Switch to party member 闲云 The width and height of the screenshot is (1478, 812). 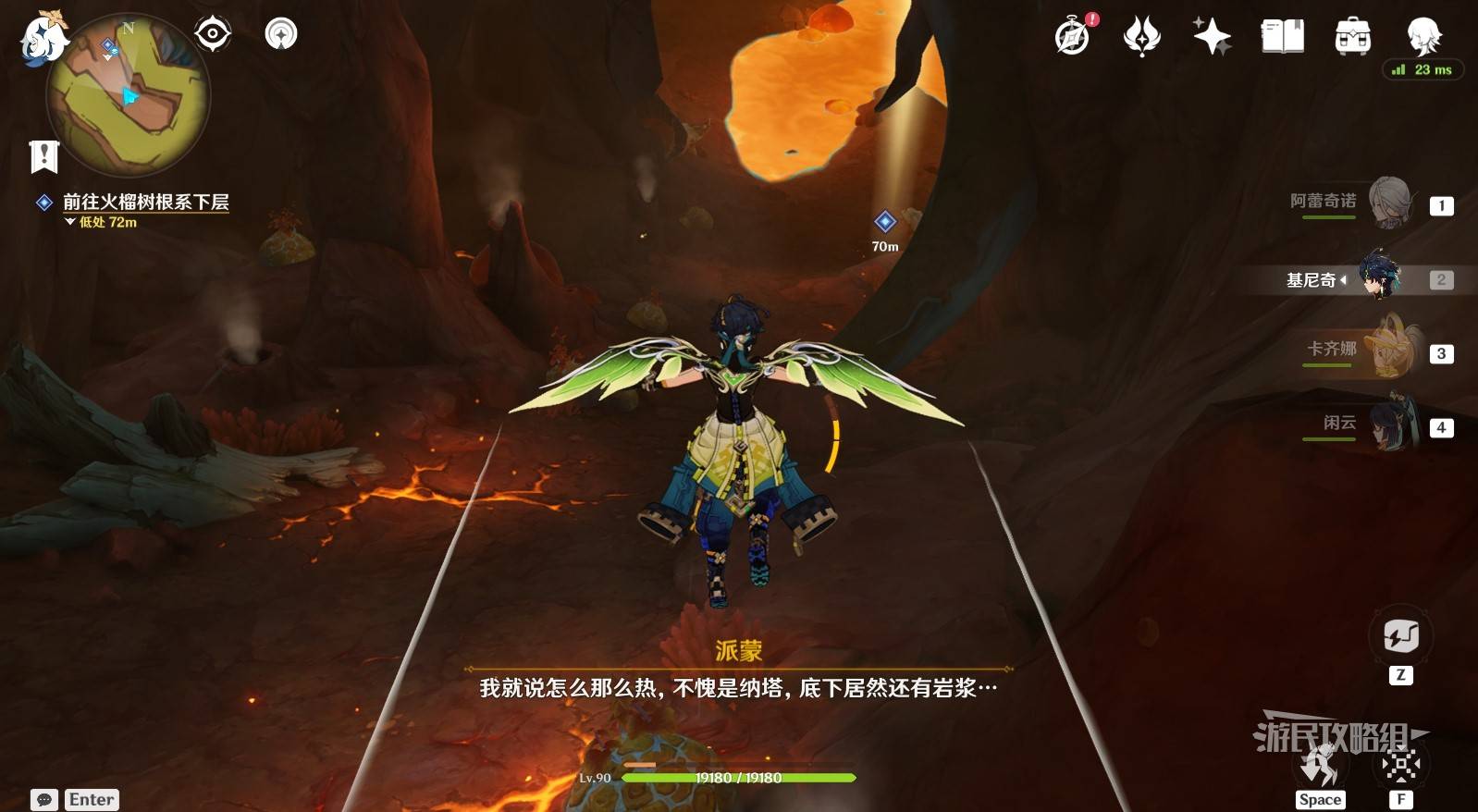(1389, 425)
